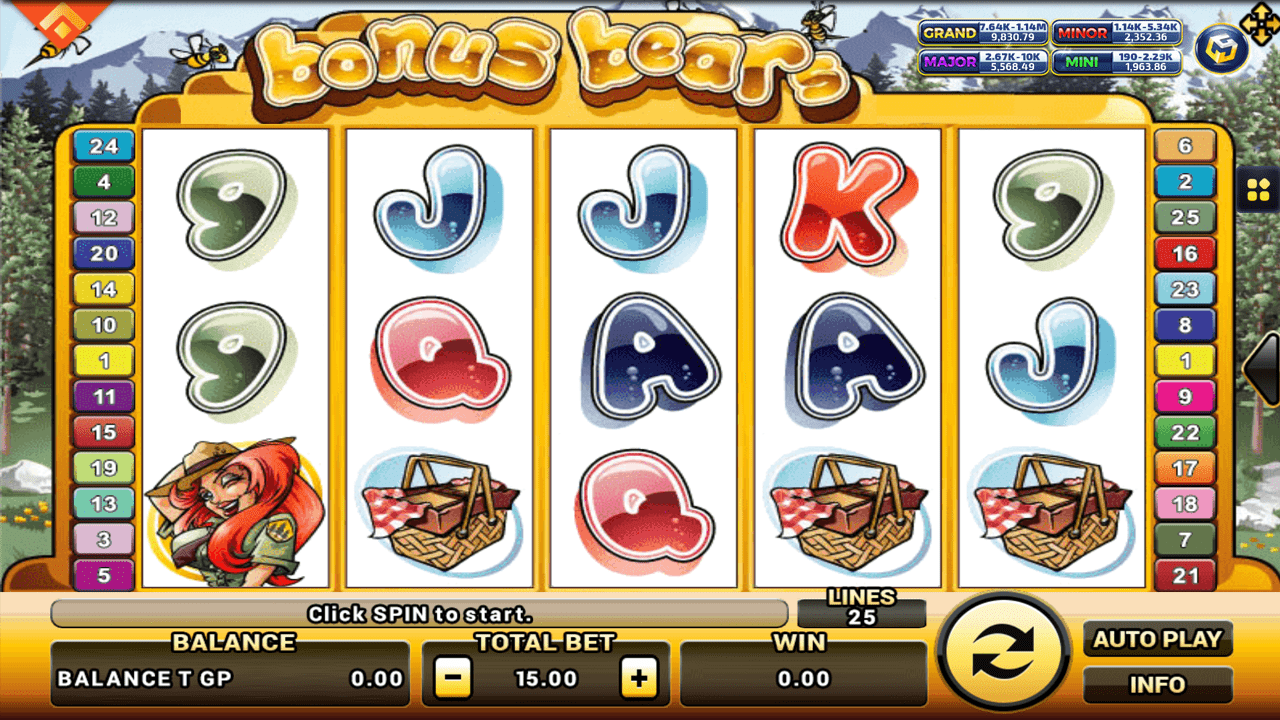Choose payline marker 25

point(1185,218)
